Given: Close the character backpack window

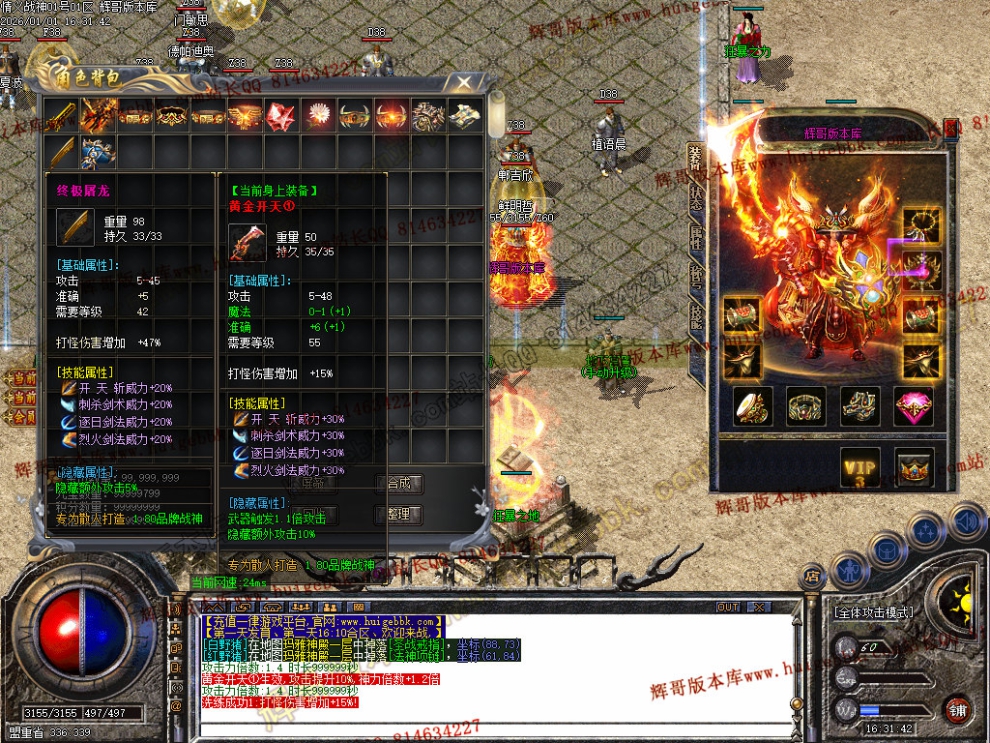Looking at the screenshot, I should pos(464,82).
